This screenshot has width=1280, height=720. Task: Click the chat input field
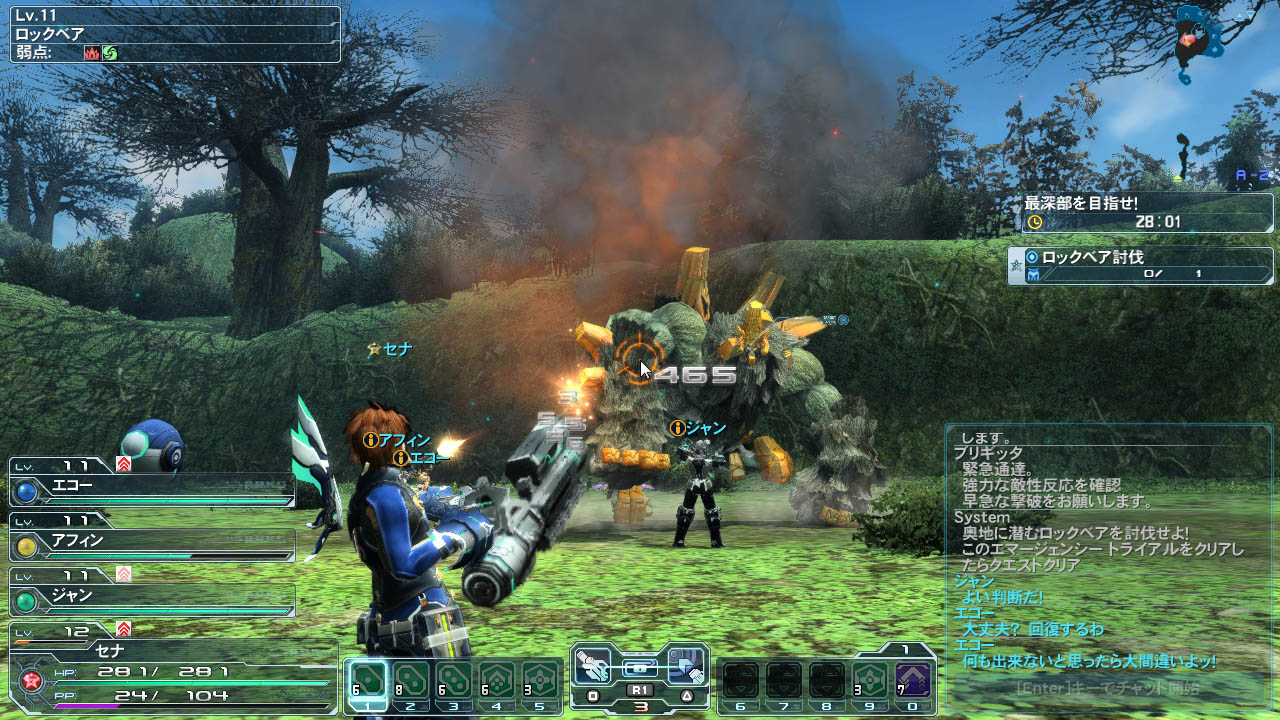click(x=1107, y=688)
